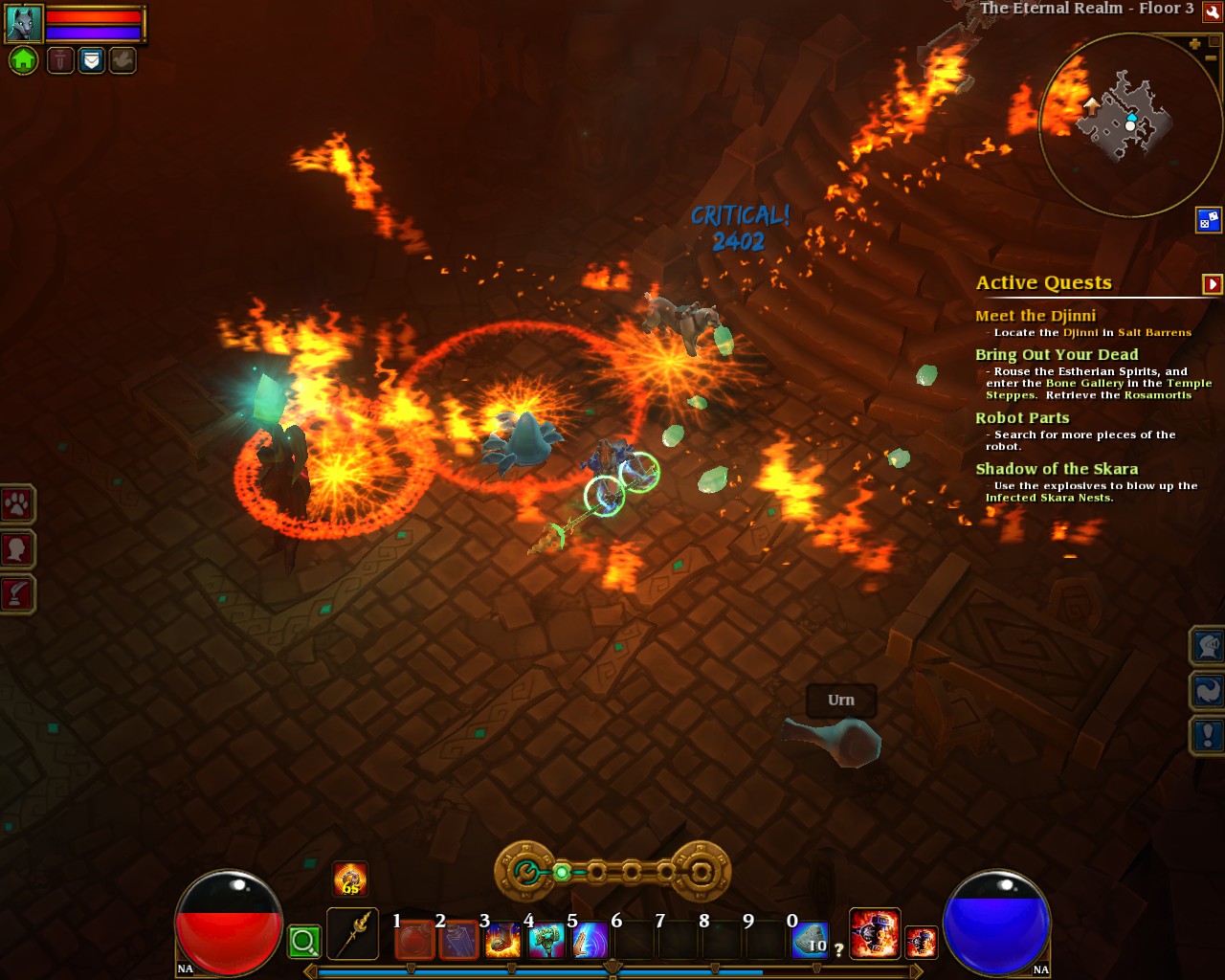
Task: Open the blue dice icon below minimap
Action: point(1208,220)
